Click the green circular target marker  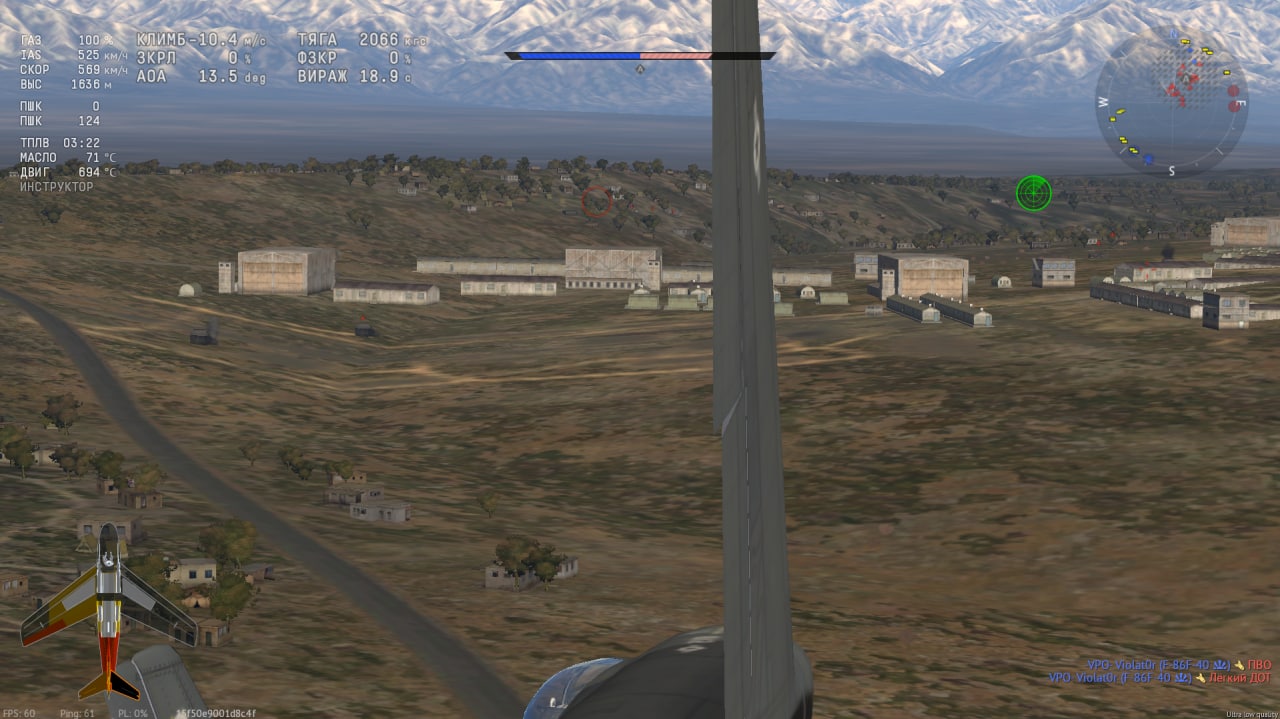pos(1033,192)
